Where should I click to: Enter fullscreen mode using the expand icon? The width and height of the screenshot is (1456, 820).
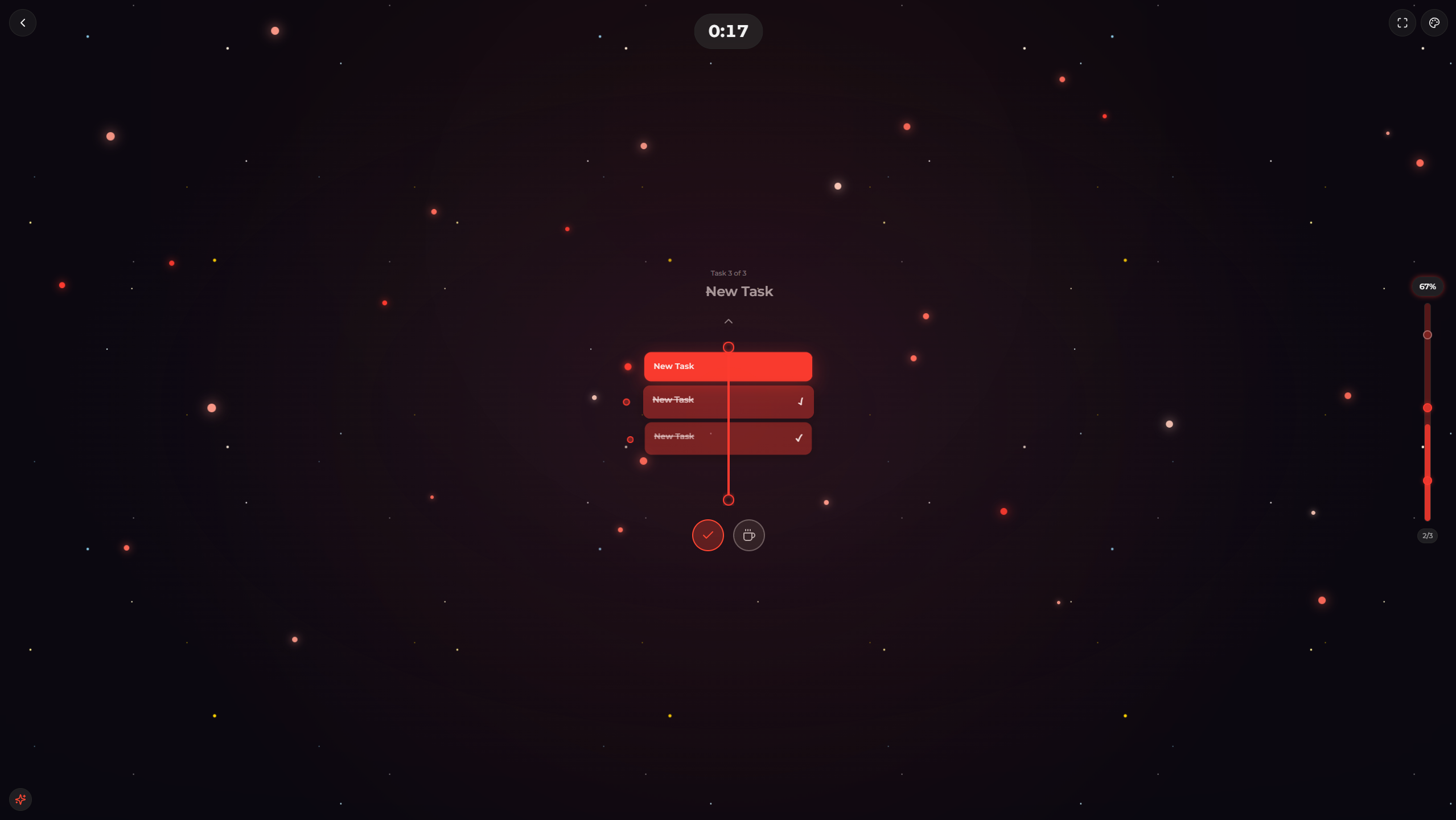point(1401,23)
